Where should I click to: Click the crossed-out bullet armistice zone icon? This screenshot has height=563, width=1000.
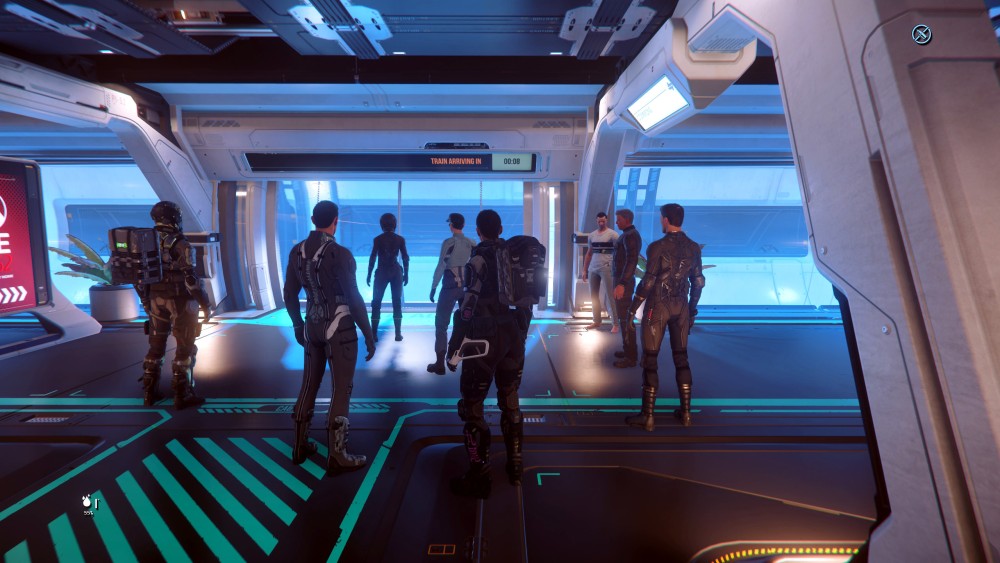921,35
